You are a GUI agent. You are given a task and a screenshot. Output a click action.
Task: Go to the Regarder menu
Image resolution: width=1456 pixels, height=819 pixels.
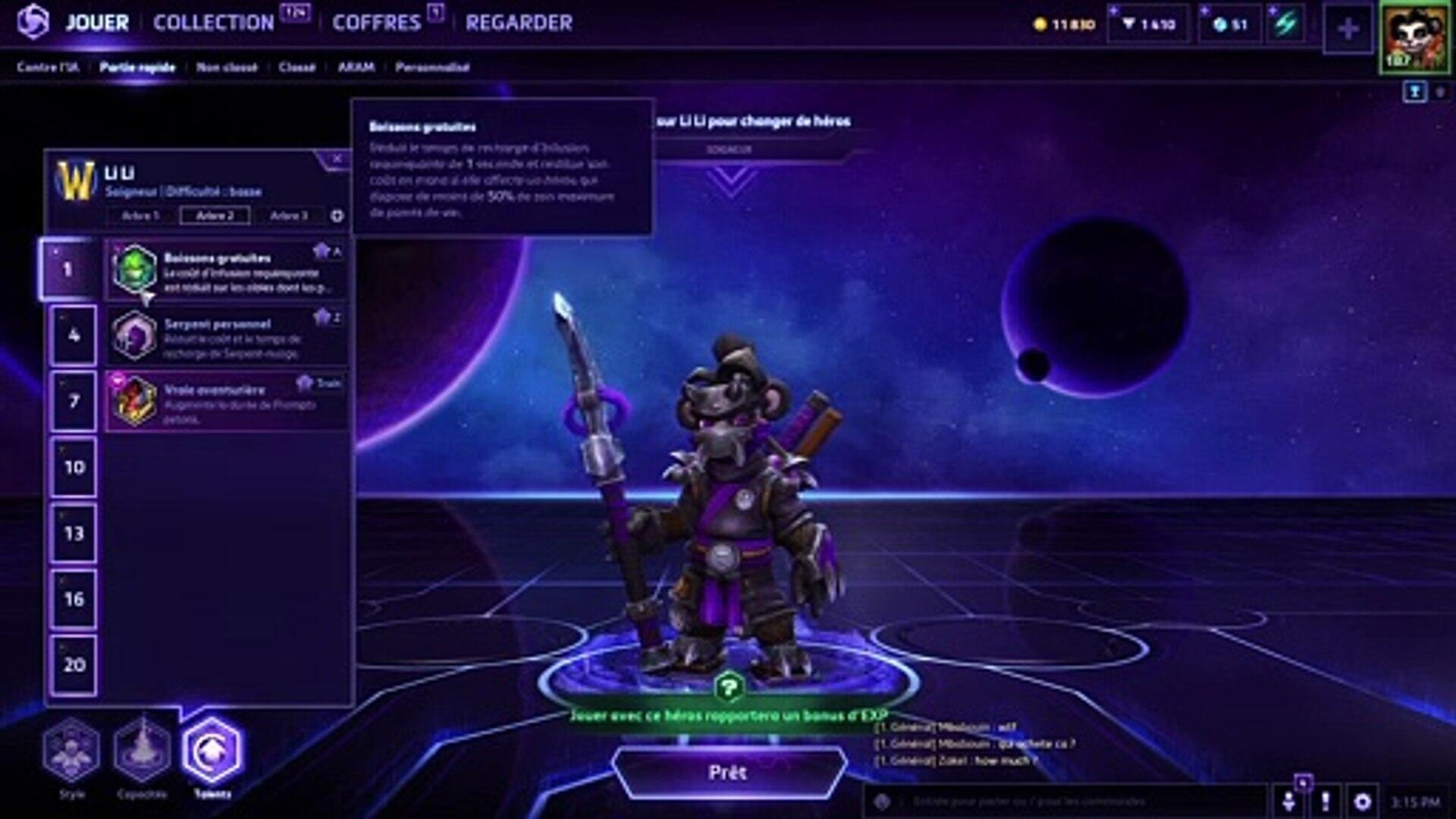519,23
